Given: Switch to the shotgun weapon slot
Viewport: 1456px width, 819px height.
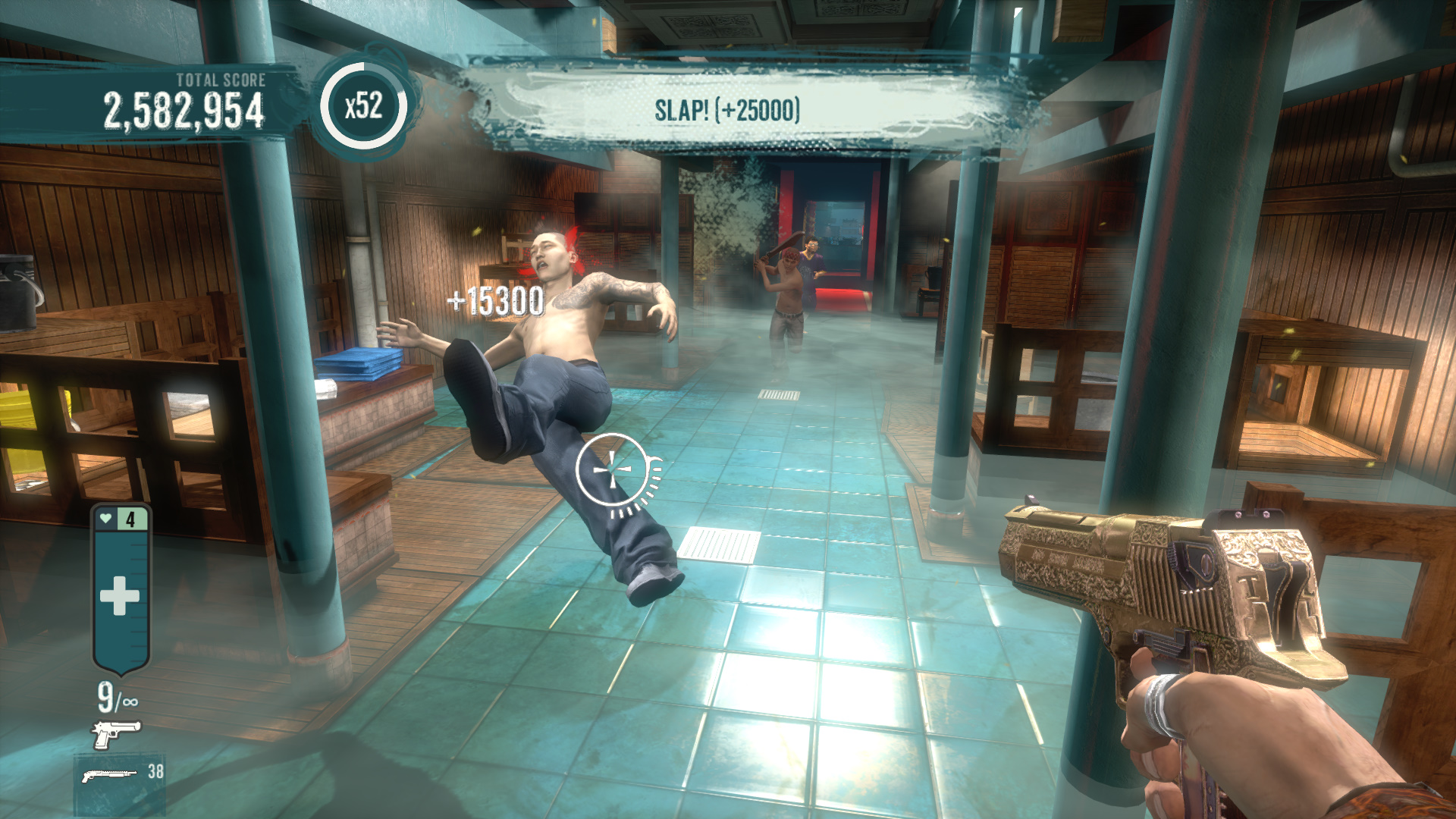Looking at the screenshot, I should click(111, 775).
